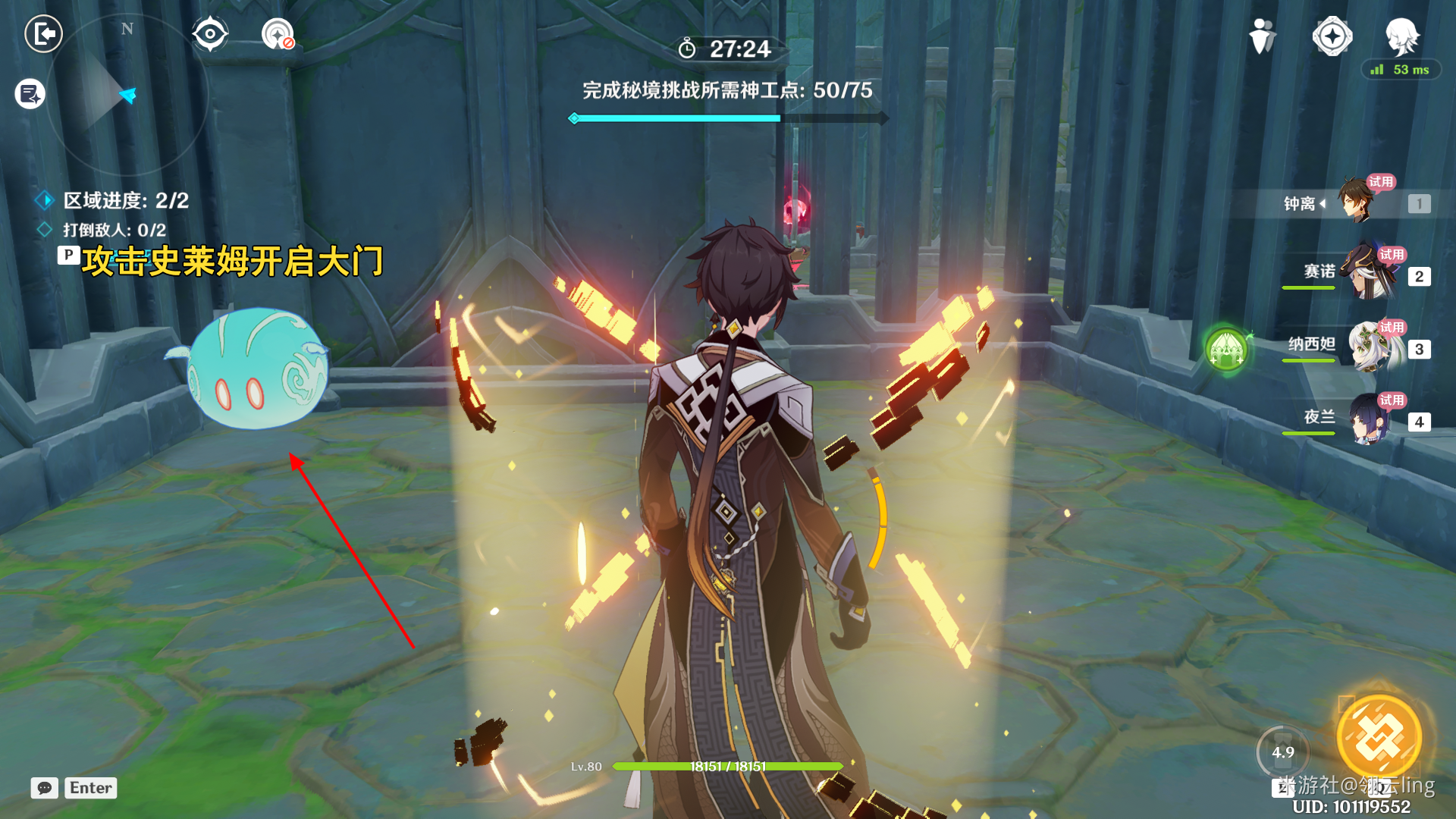Open the chat speech bubble box
Image resolution: width=1456 pixels, height=819 pixels.
point(45,788)
